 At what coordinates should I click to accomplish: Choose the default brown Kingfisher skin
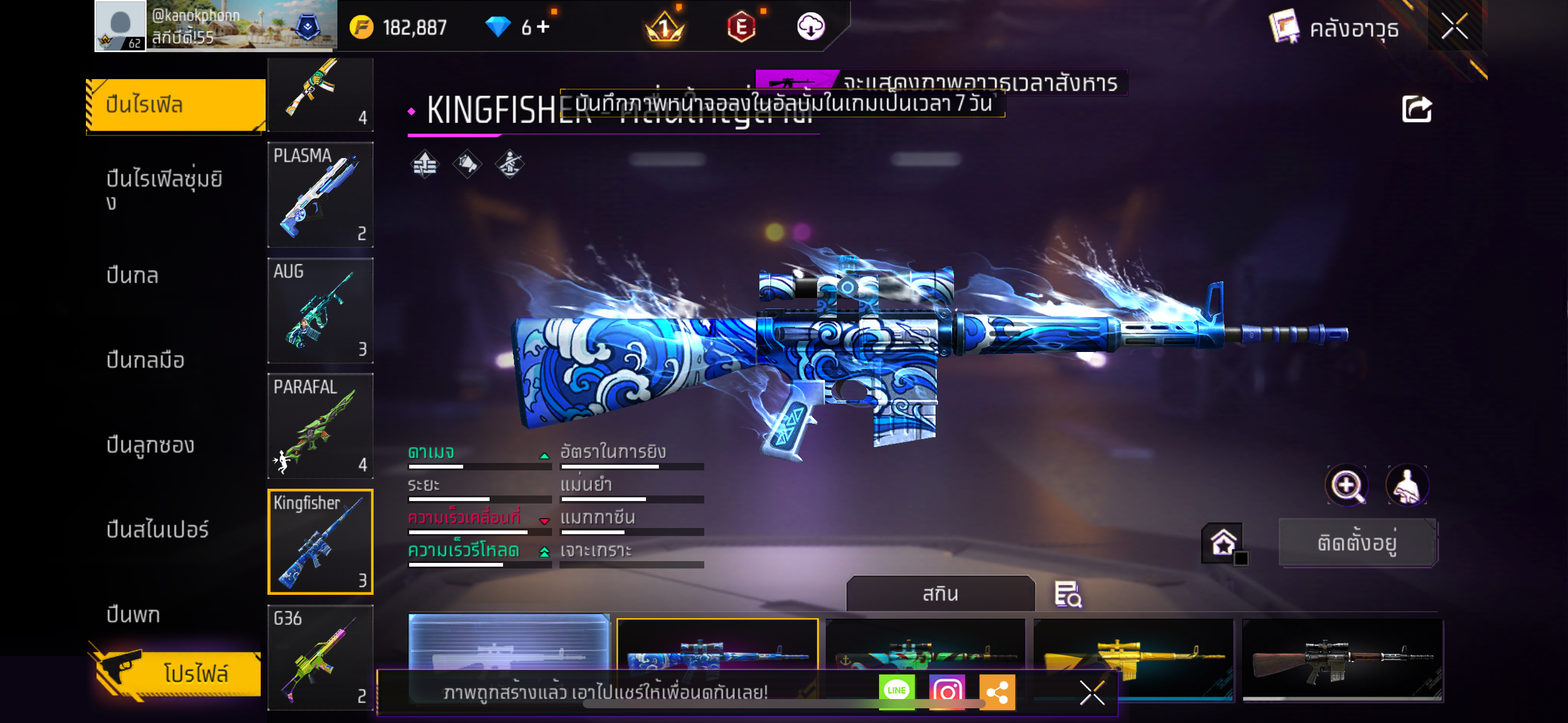[x=1342, y=659]
